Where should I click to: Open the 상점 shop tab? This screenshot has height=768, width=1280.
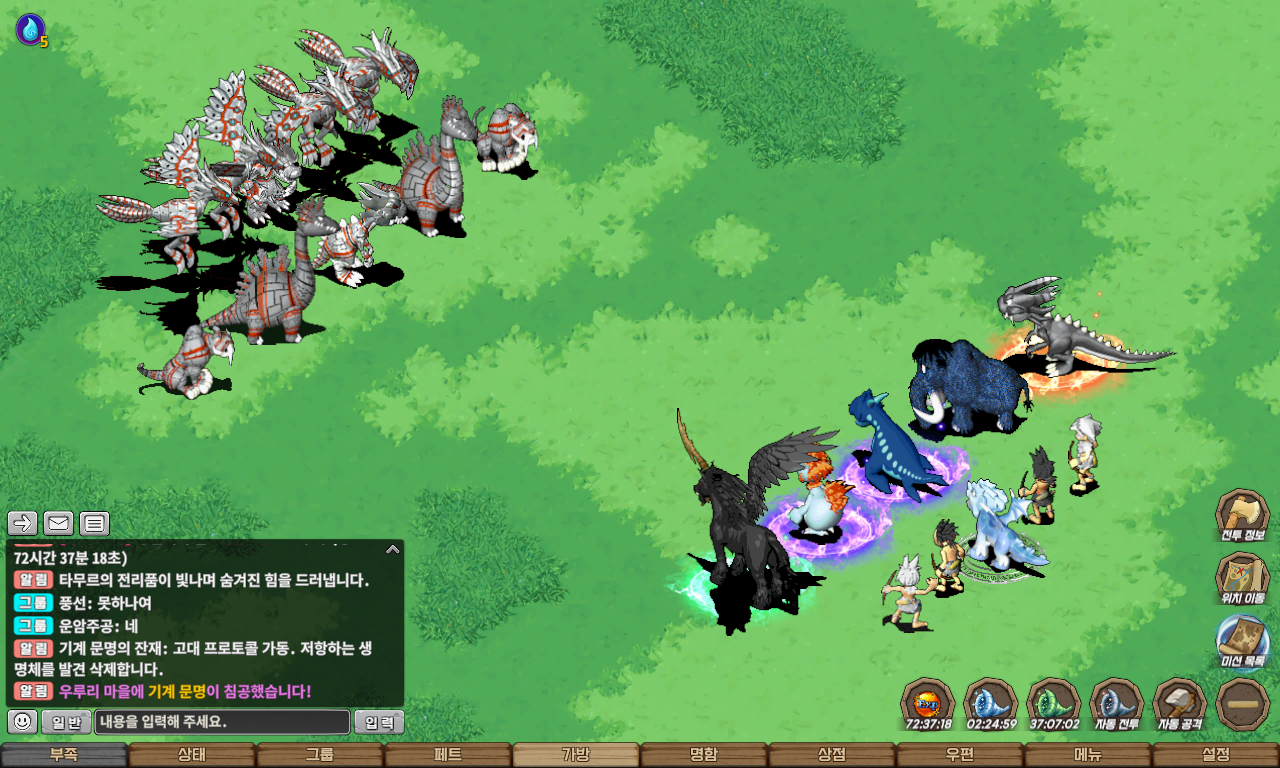tap(832, 755)
